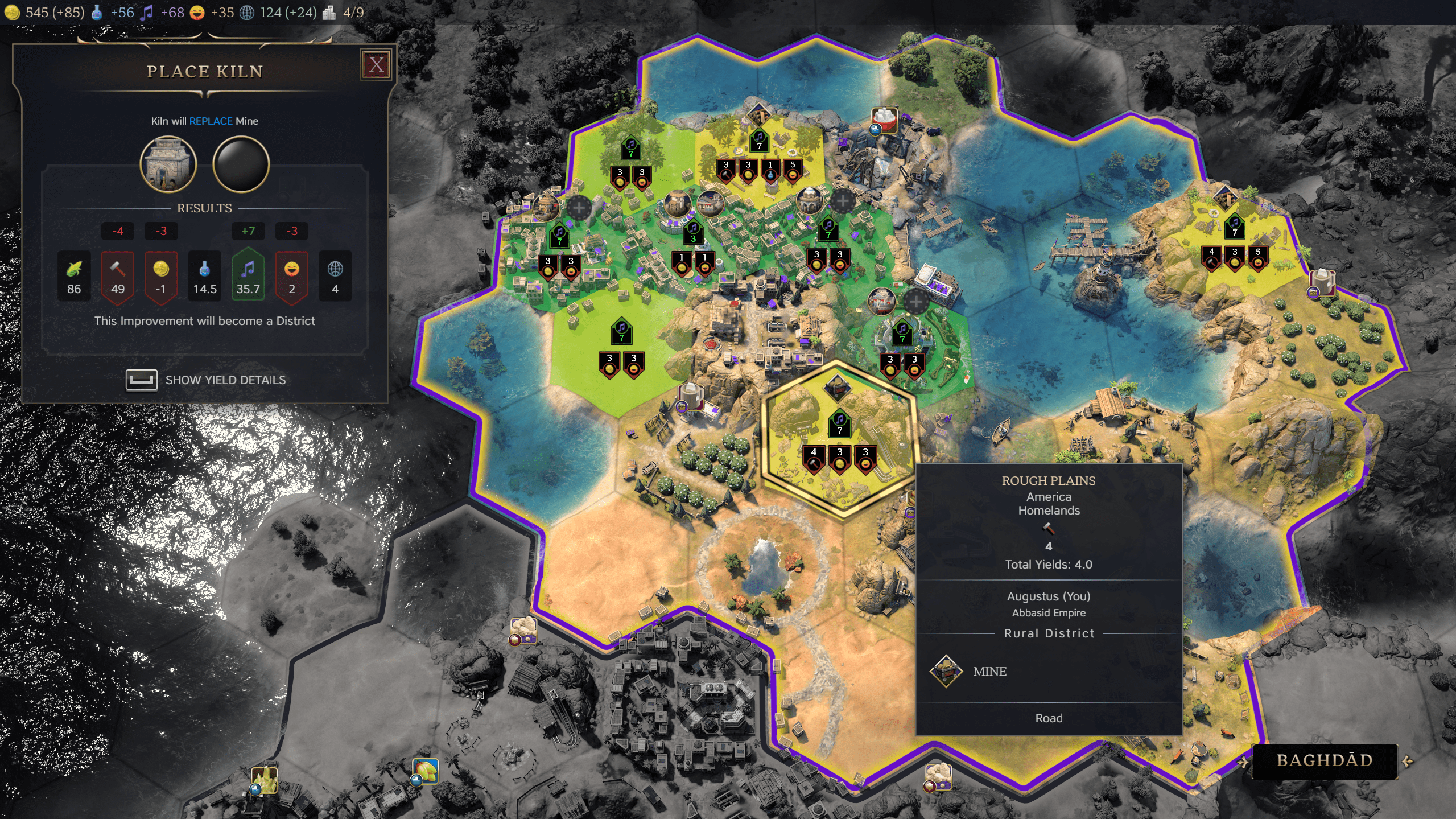Place Kiln on highlighted Rough Plains mine tile
Screen dimensions: 1456x819
839,438
